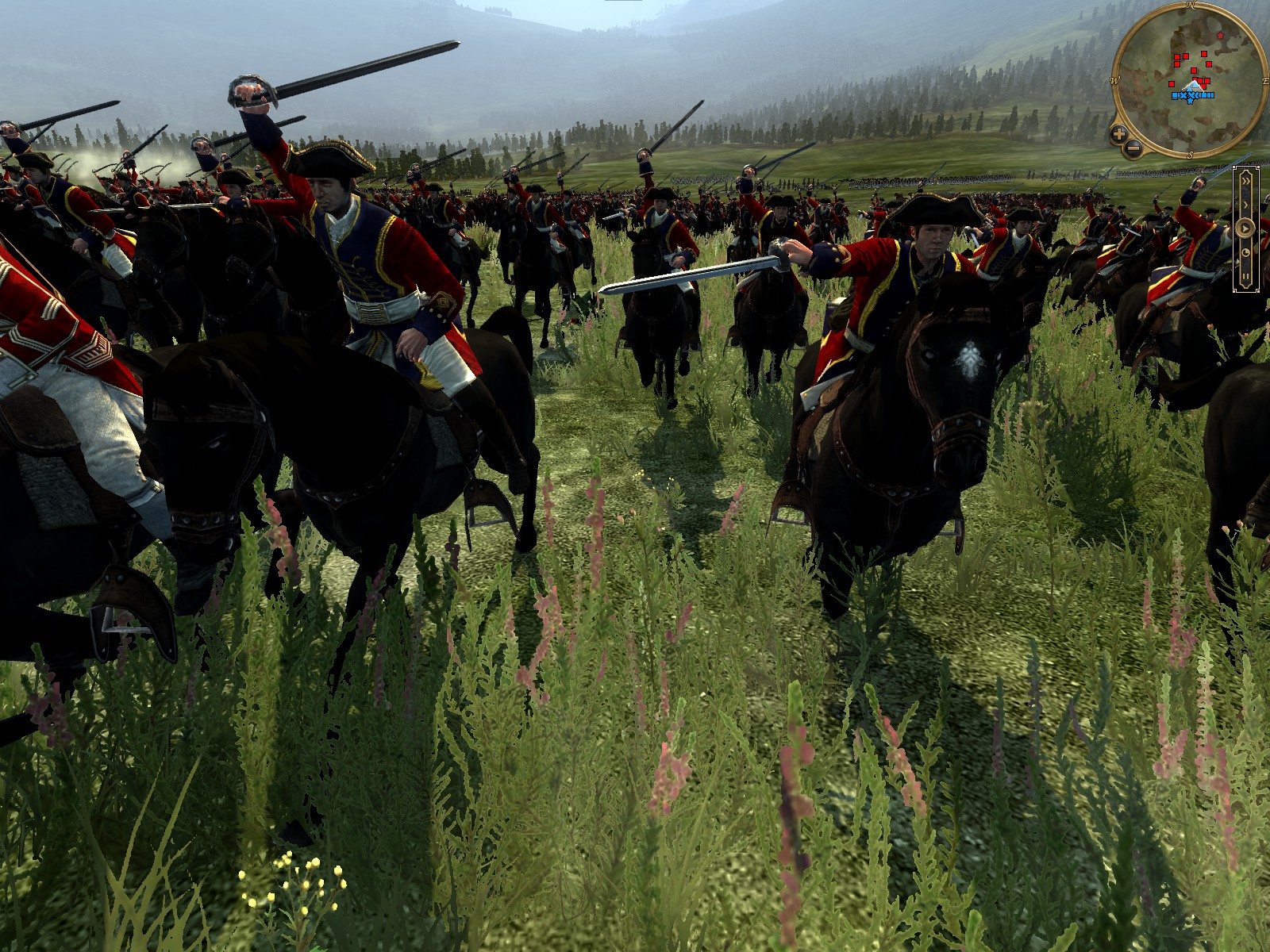This screenshot has height=952, width=1270.
Task: Select the double-chevron fast forward icon
Action: (x=1246, y=181)
